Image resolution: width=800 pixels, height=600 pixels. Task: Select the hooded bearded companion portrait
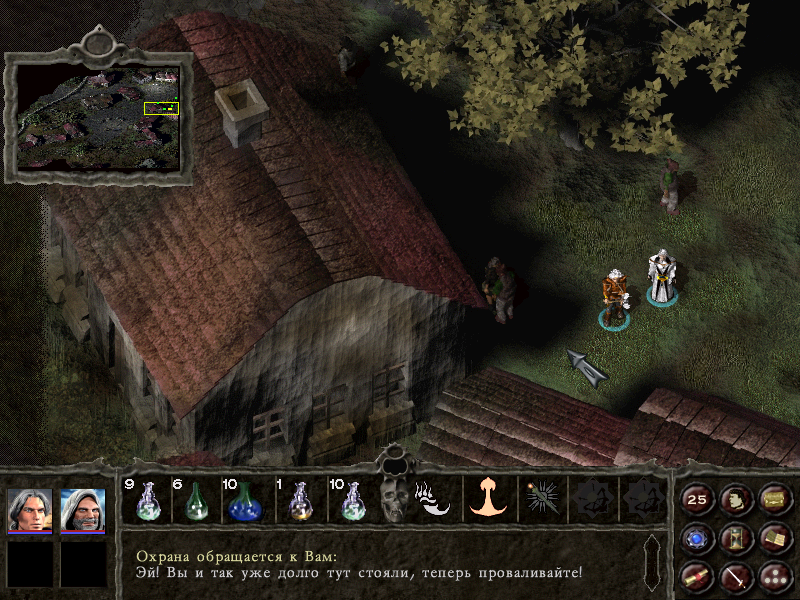[82, 511]
